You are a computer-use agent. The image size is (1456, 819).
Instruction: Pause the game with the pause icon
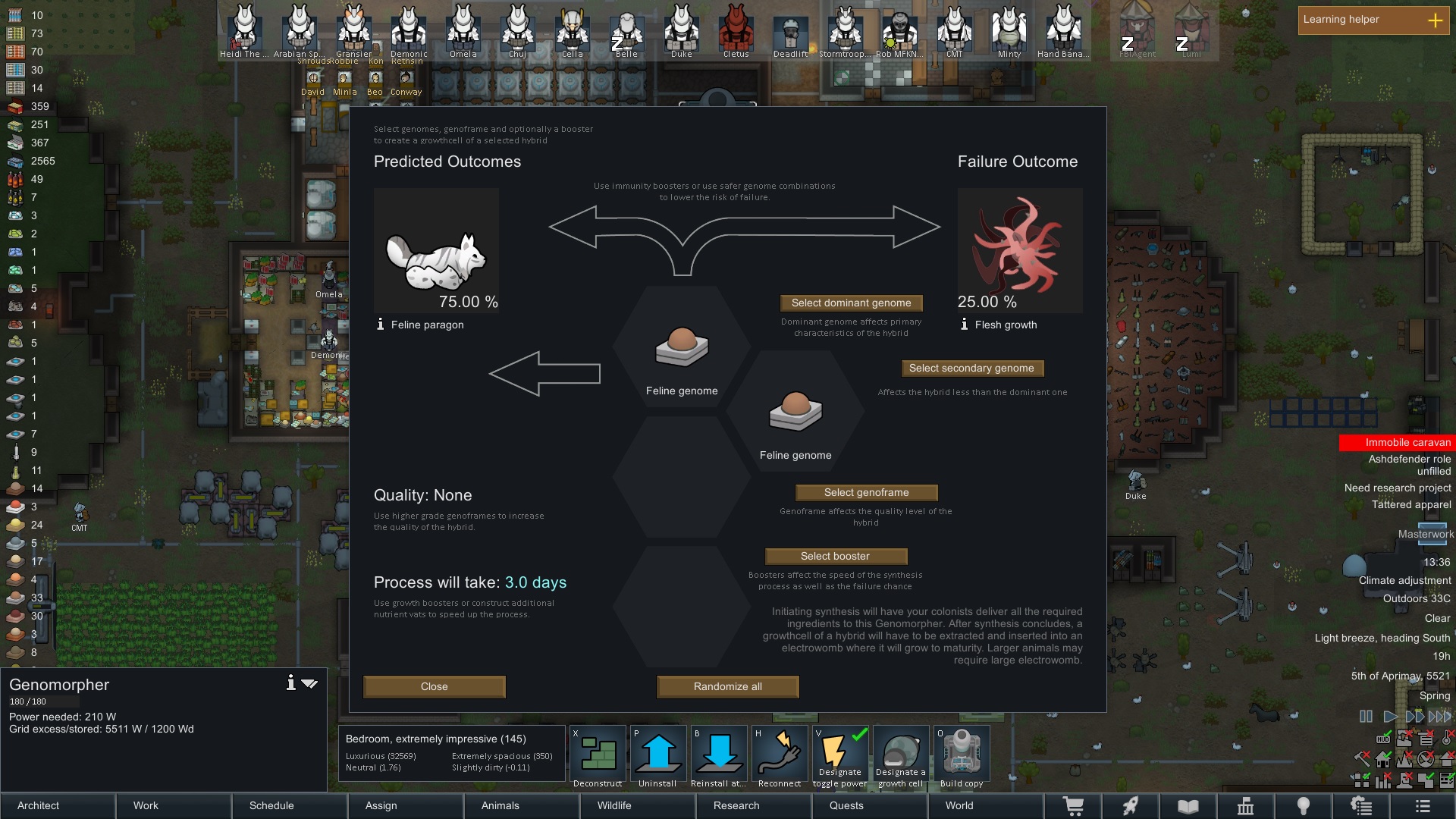pyautogui.click(x=1366, y=716)
